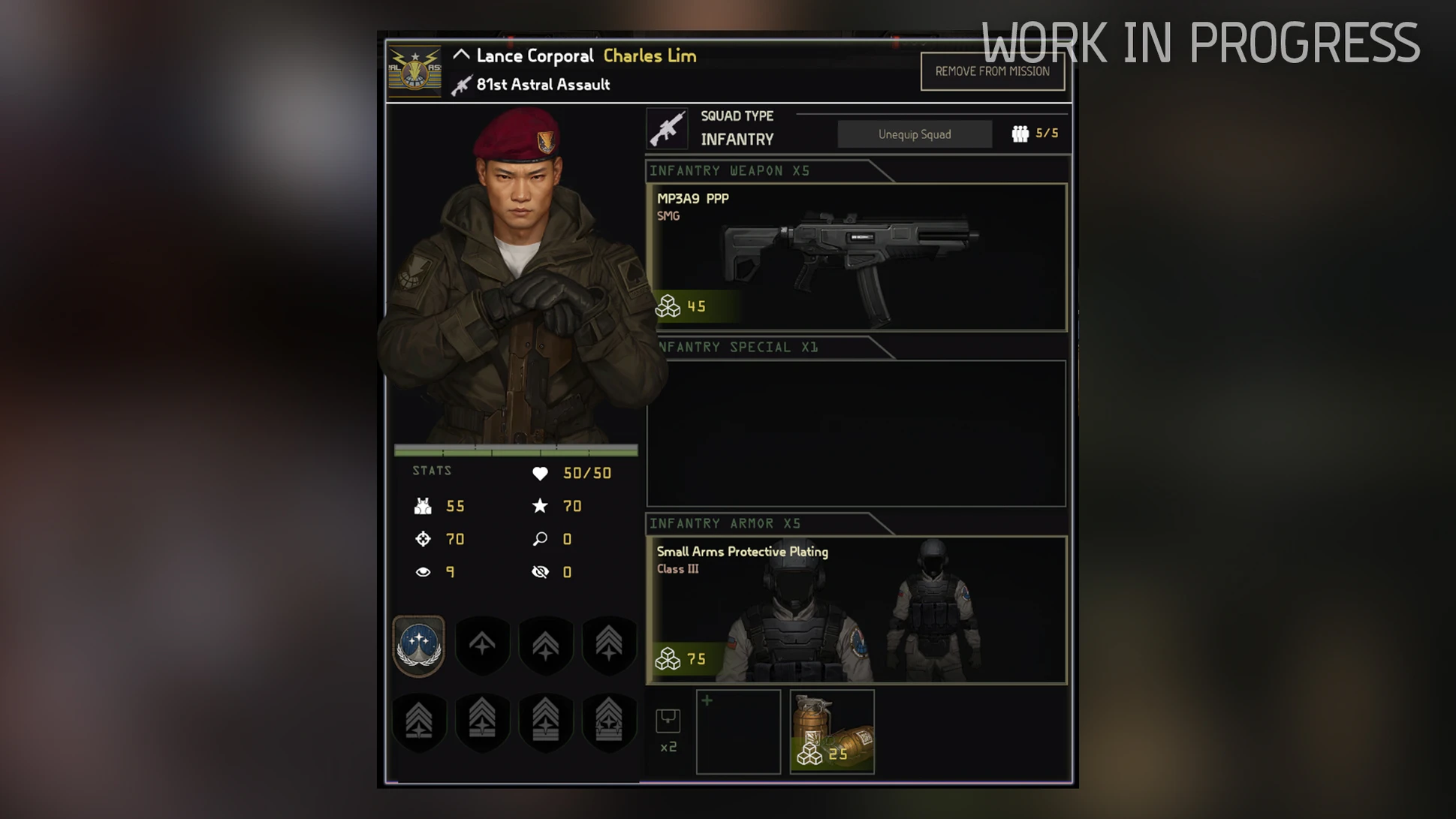Click the 81st Astral Assault unit emblem

pyautogui.click(x=414, y=71)
